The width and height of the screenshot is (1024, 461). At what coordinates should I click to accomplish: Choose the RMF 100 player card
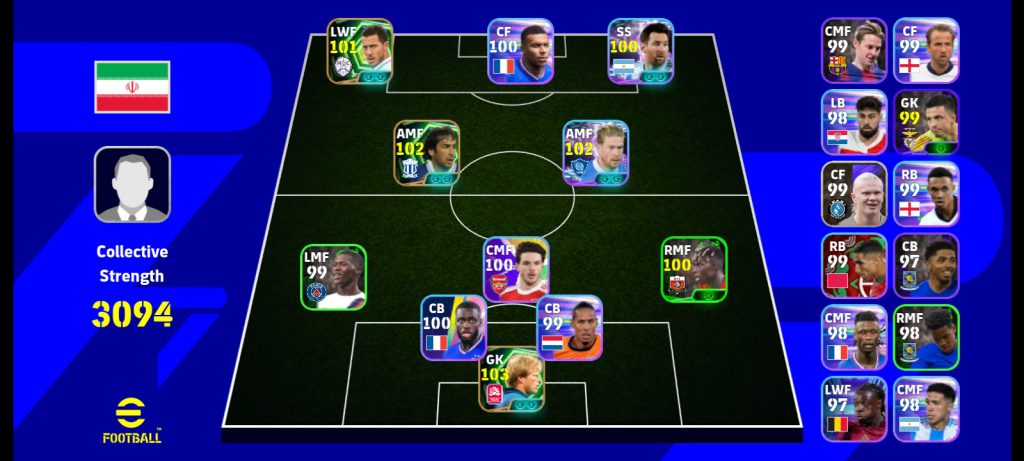(694, 269)
